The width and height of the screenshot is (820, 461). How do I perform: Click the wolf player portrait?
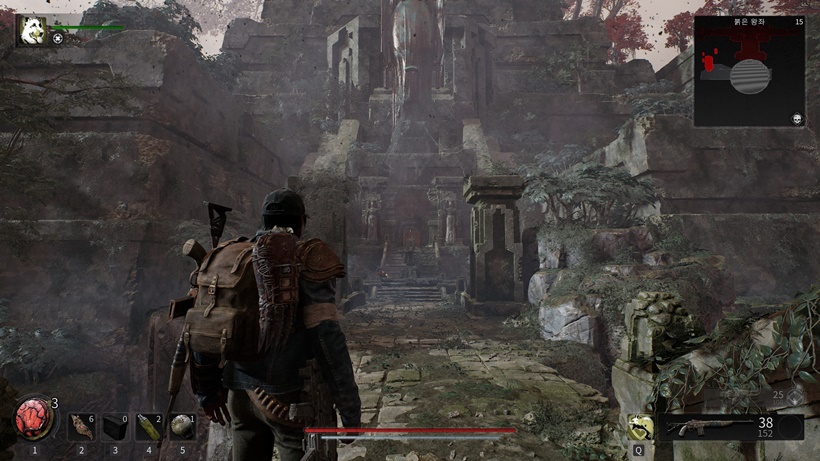click(x=31, y=31)
